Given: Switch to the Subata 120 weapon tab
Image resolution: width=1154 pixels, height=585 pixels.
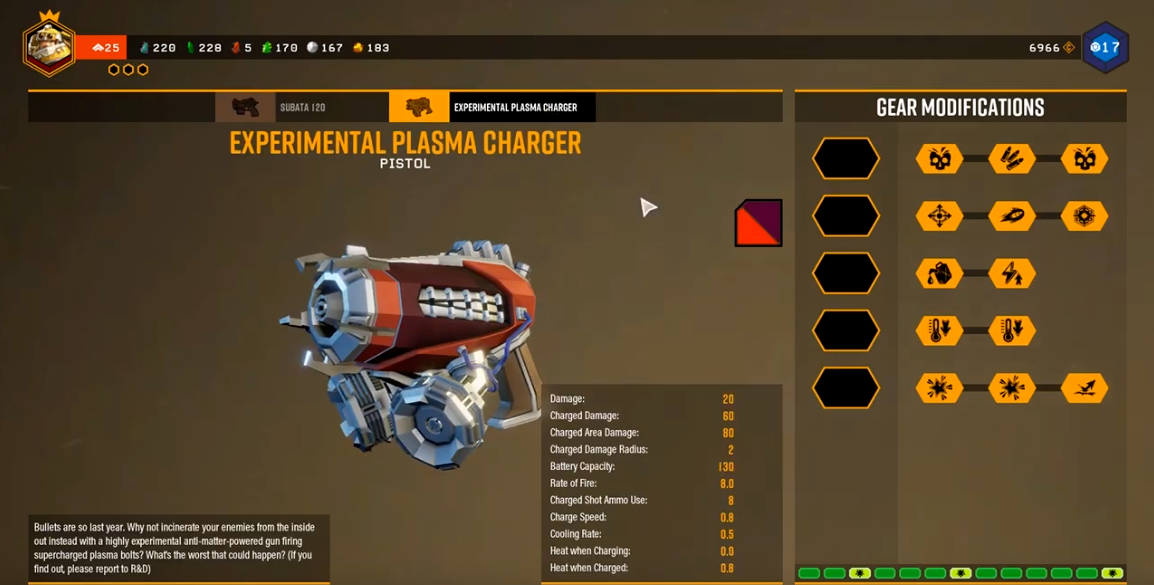Looking at the screenshot, I should point(301,107).
